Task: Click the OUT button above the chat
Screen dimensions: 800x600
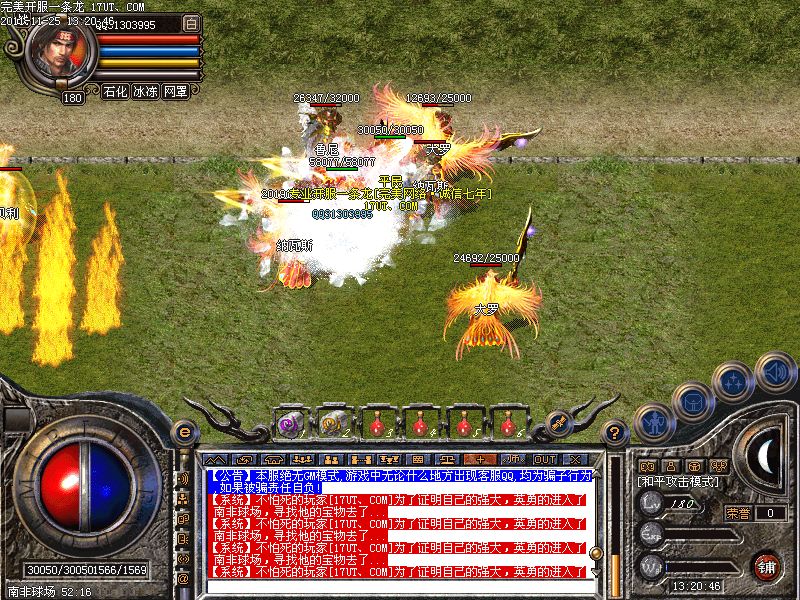Action: pos(545,458)
